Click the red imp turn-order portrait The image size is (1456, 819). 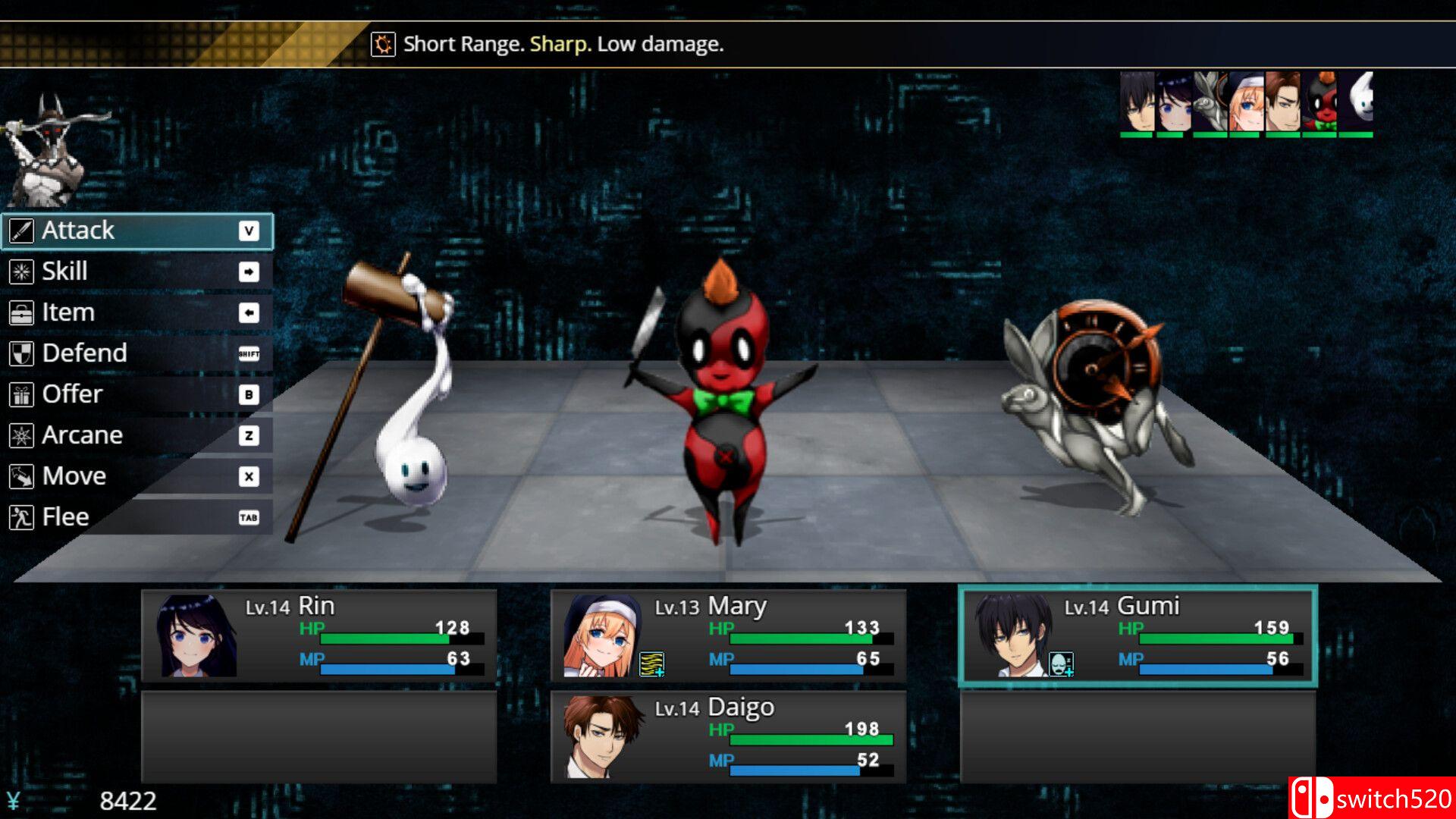1320,103
